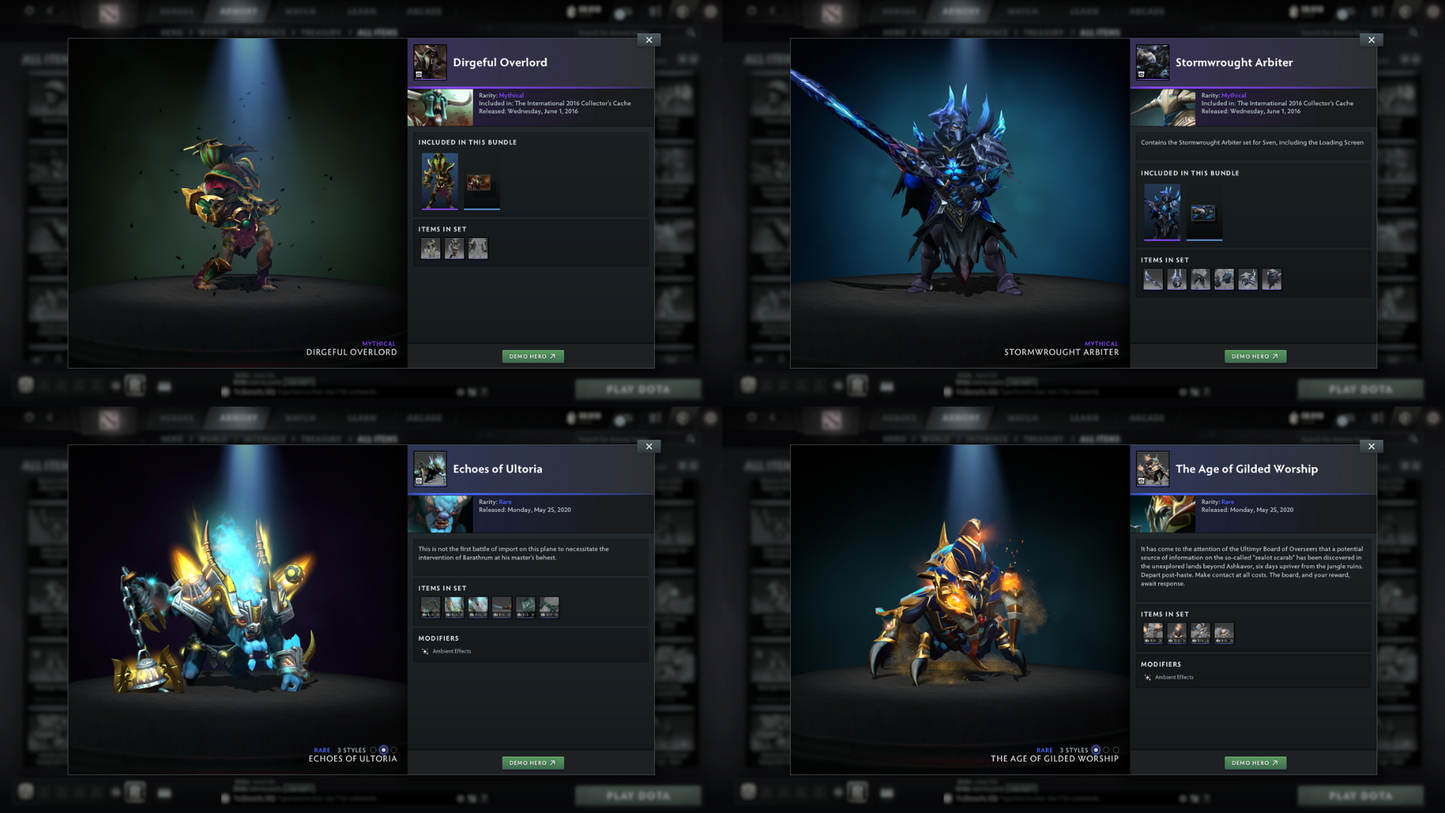1445x813 pixels.
Task: Open the Stormwrought Arbiter loading screen thumbnail
Action: [x=1204, y=211]
